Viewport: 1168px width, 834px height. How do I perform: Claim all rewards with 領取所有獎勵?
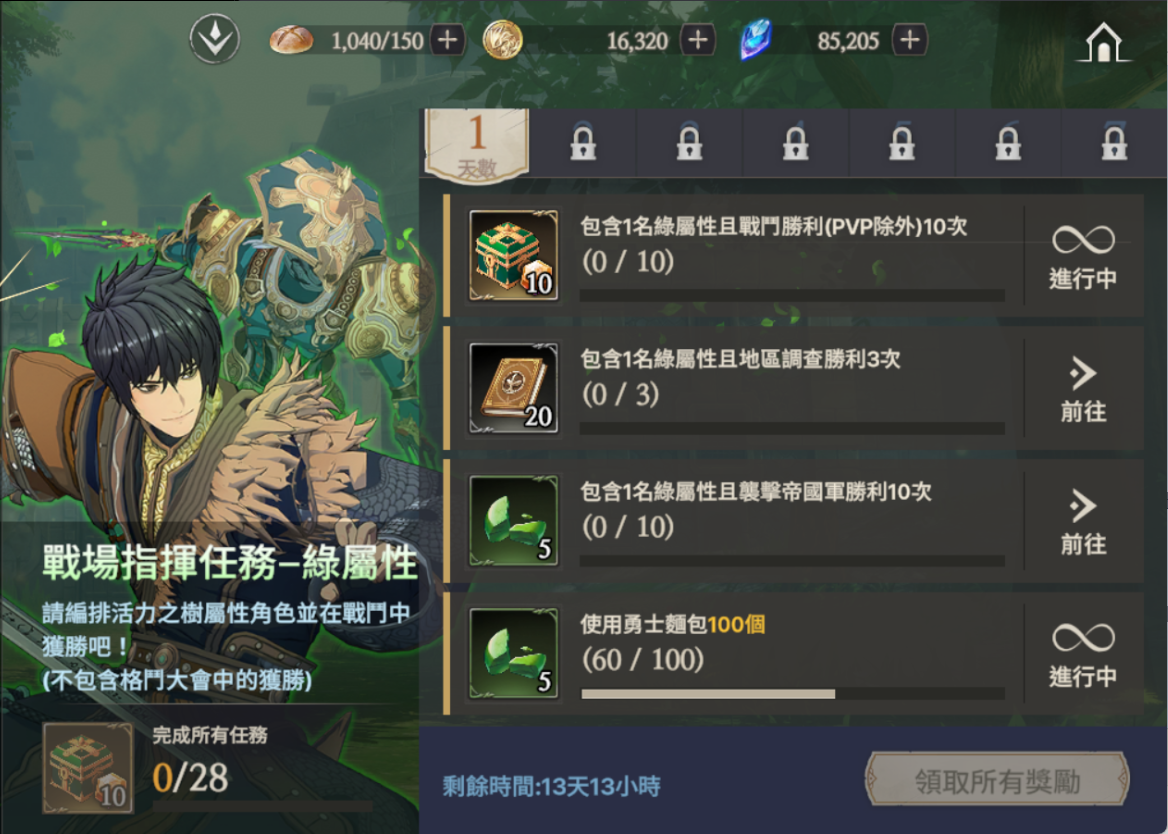tap(997, 781)
